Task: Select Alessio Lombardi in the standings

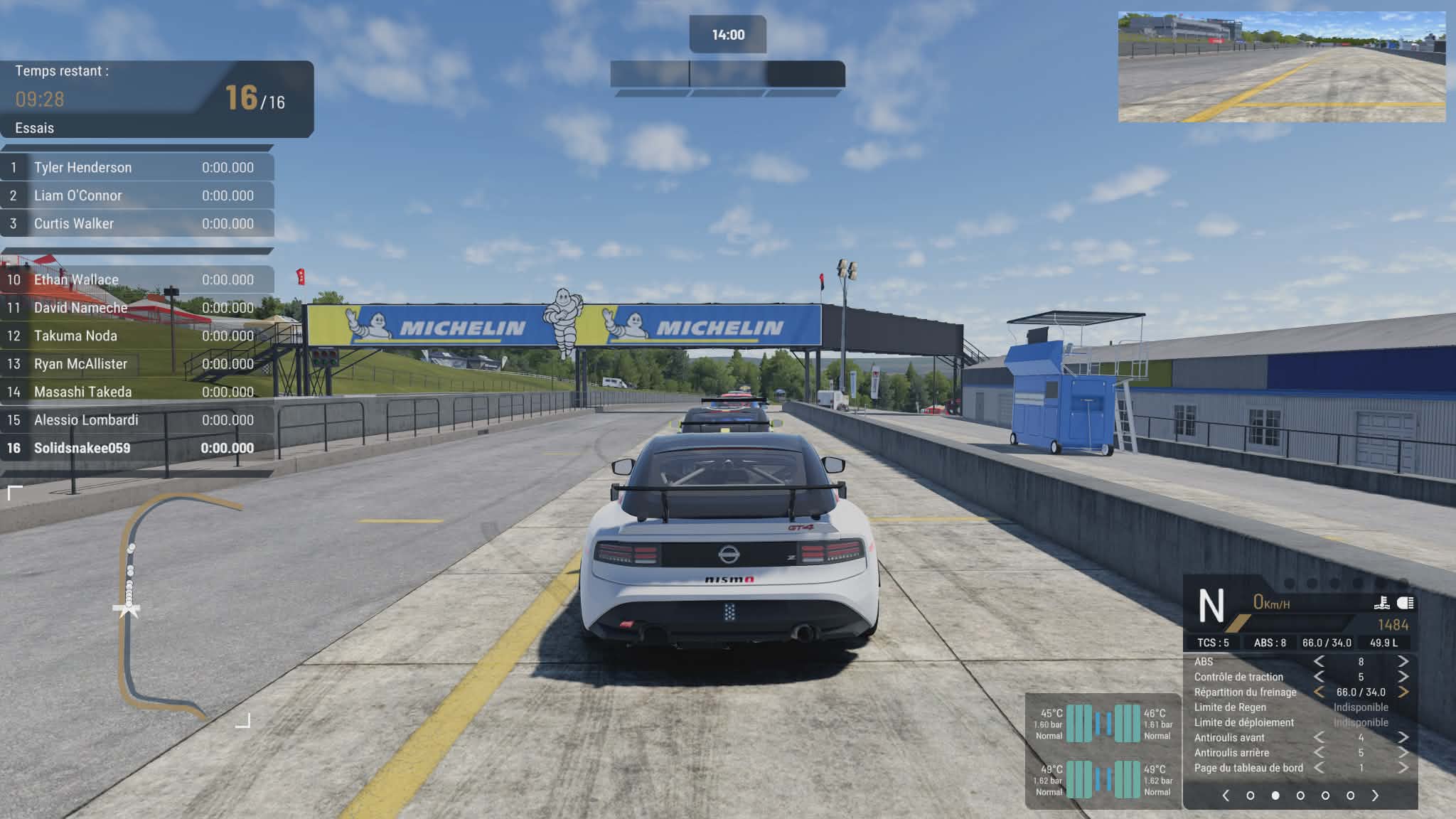Action: tap(136, 420)
